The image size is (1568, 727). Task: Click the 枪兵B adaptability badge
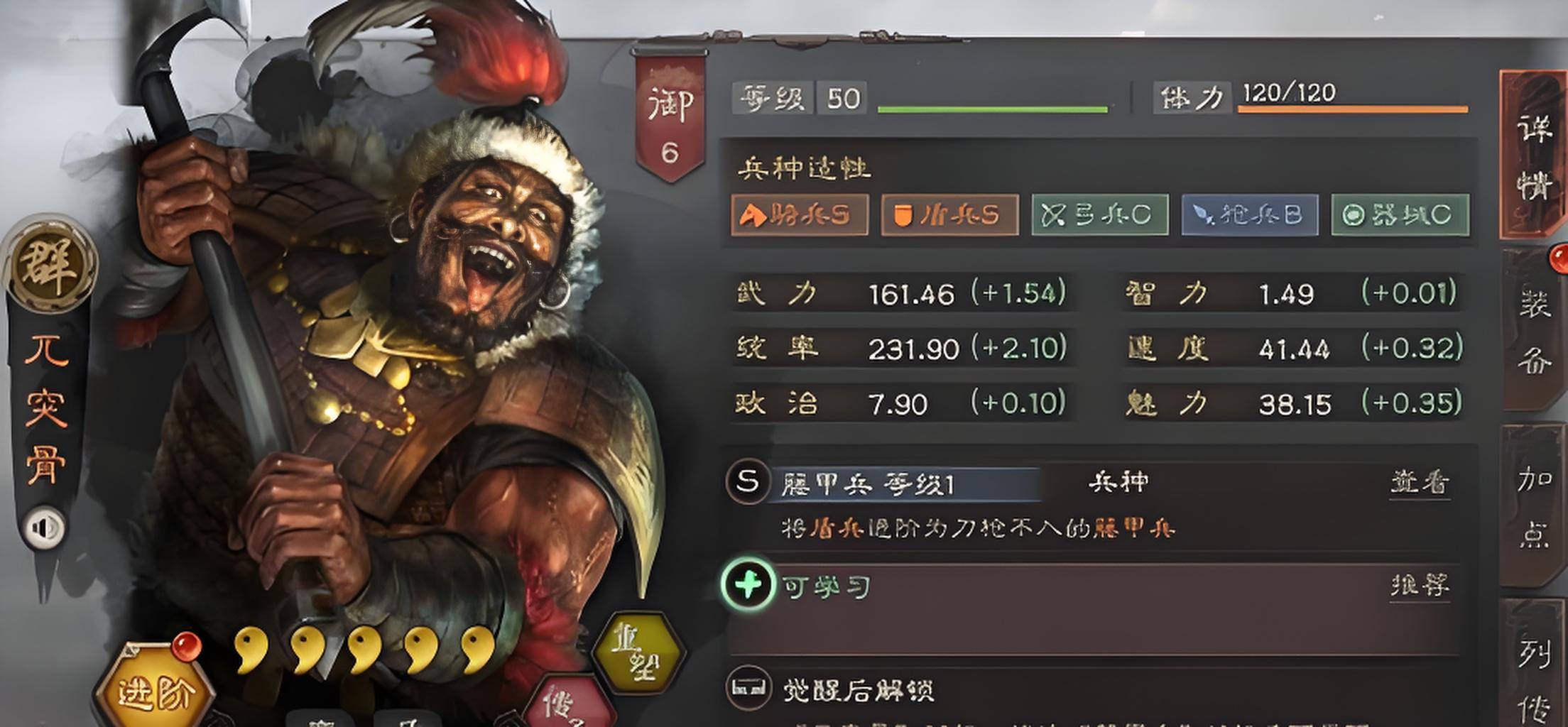point(1248,214)
